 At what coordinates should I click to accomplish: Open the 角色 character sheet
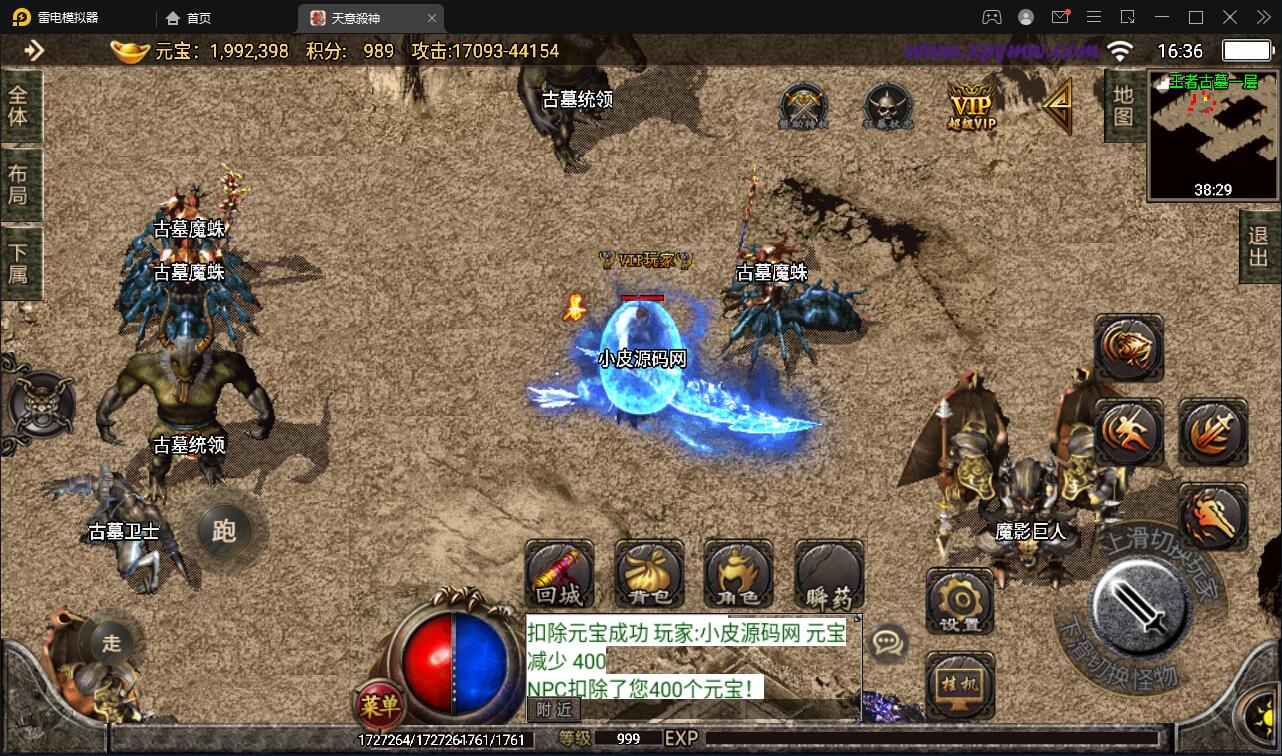pyautogui.click(x=738, y=574)
